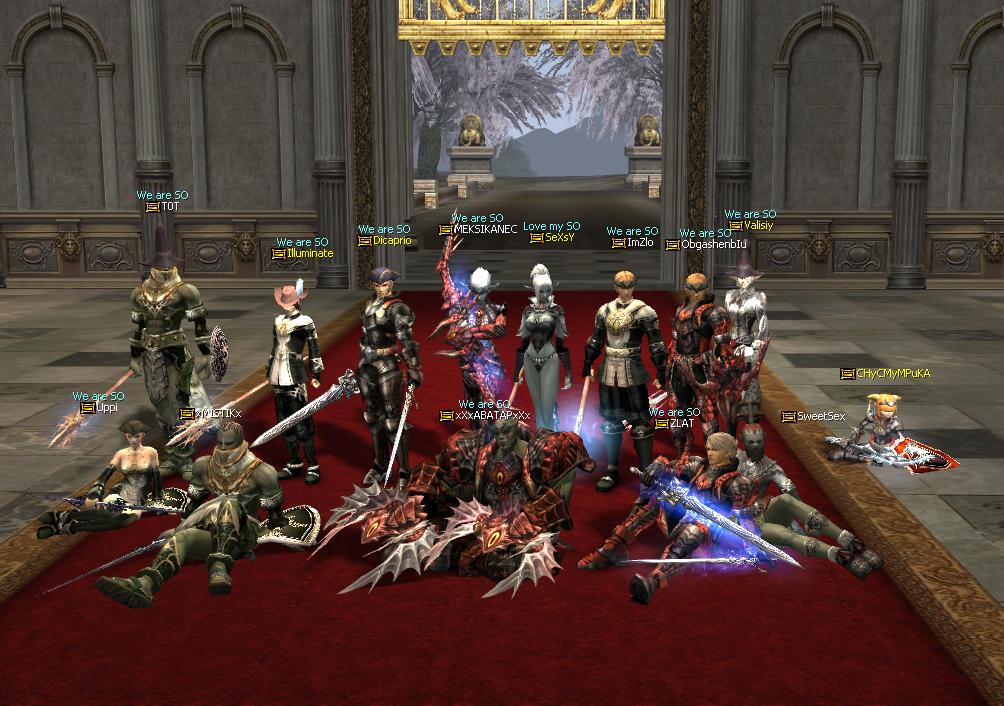The height and width of the screenshot is (706, 1004).
Task: Select the TOT player nameplate
Action: tap(169, 207)
